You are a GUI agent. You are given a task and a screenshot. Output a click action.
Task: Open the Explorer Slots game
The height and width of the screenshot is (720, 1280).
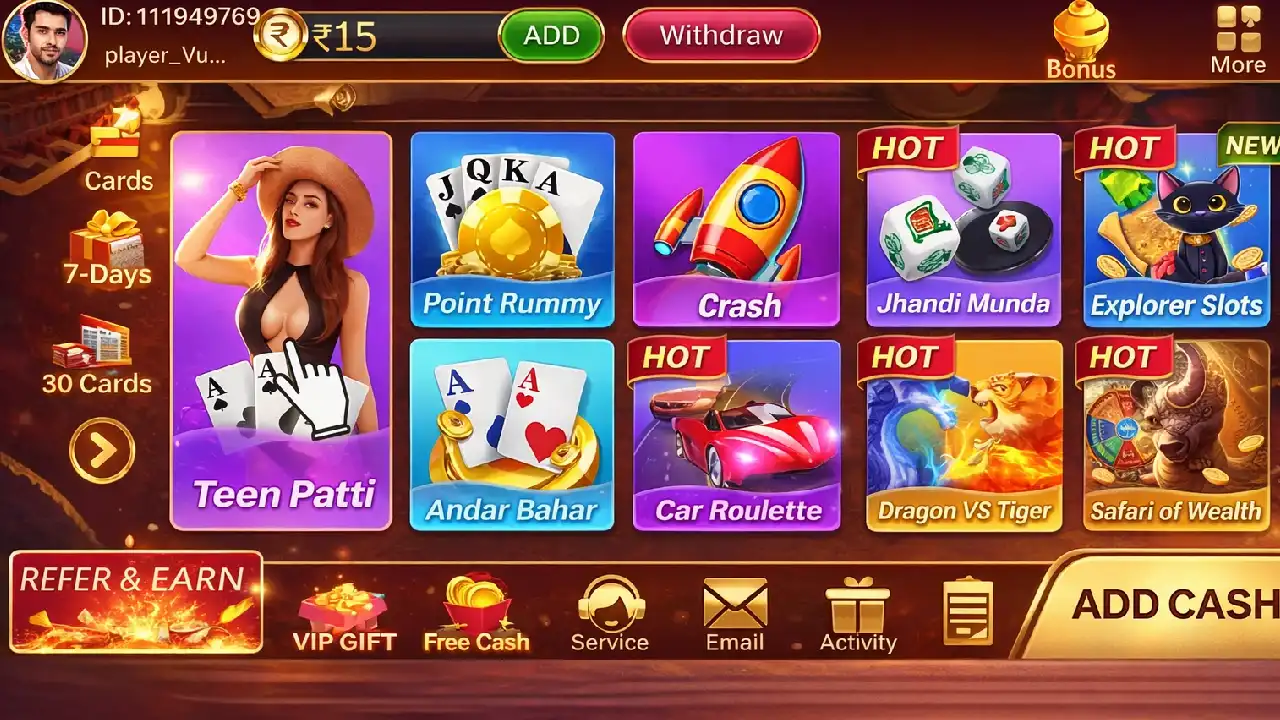(x=1176, y=229)
